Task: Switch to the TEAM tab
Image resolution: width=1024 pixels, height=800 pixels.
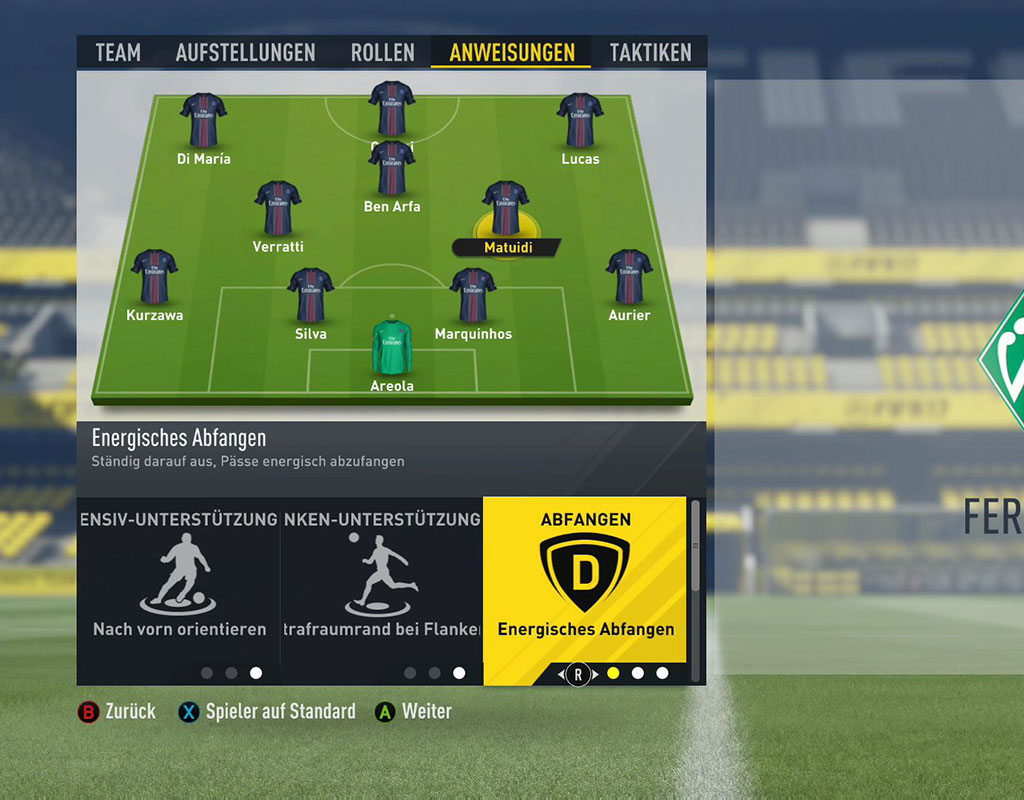Action: pos(118,53)
